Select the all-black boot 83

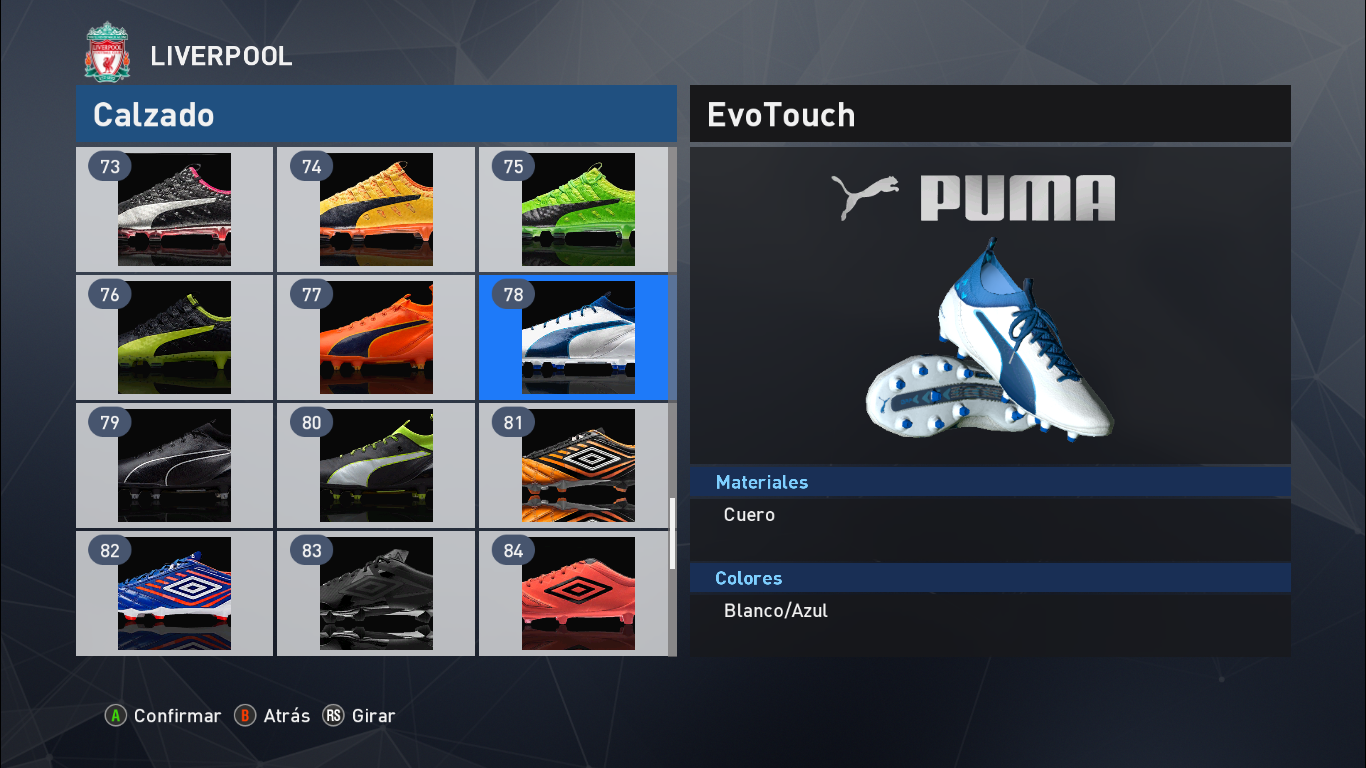point(375,594)
